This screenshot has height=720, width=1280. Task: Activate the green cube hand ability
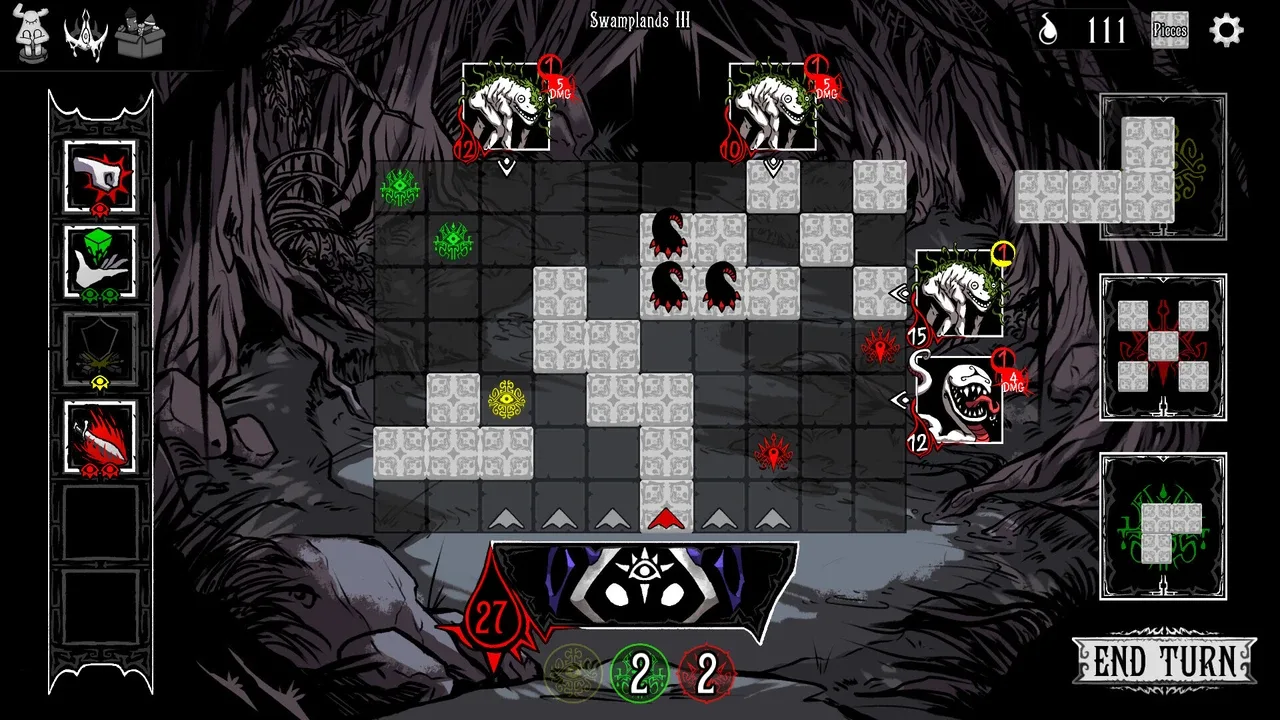tap(100, 260)
